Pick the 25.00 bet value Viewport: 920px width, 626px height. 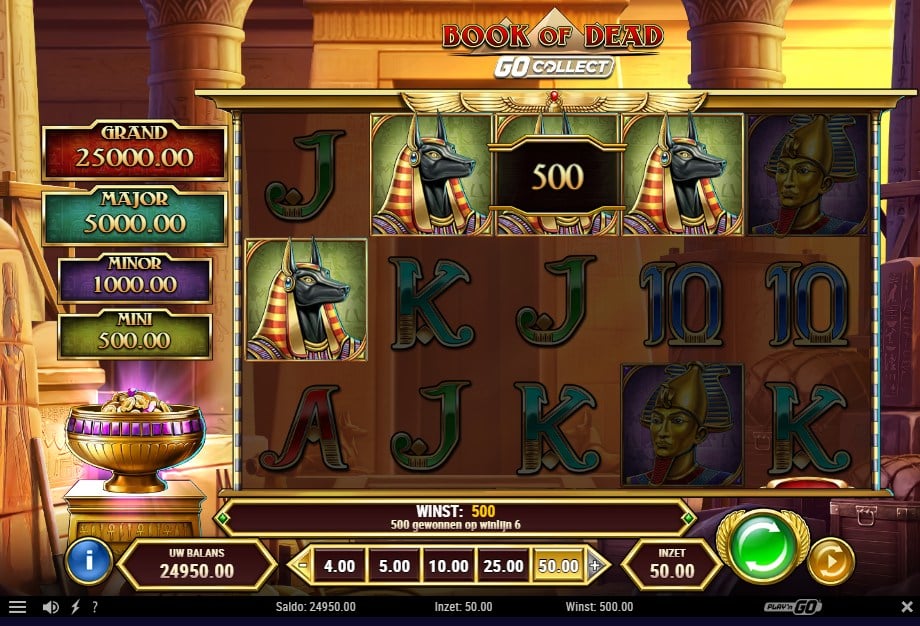click(x=503, y=566)
